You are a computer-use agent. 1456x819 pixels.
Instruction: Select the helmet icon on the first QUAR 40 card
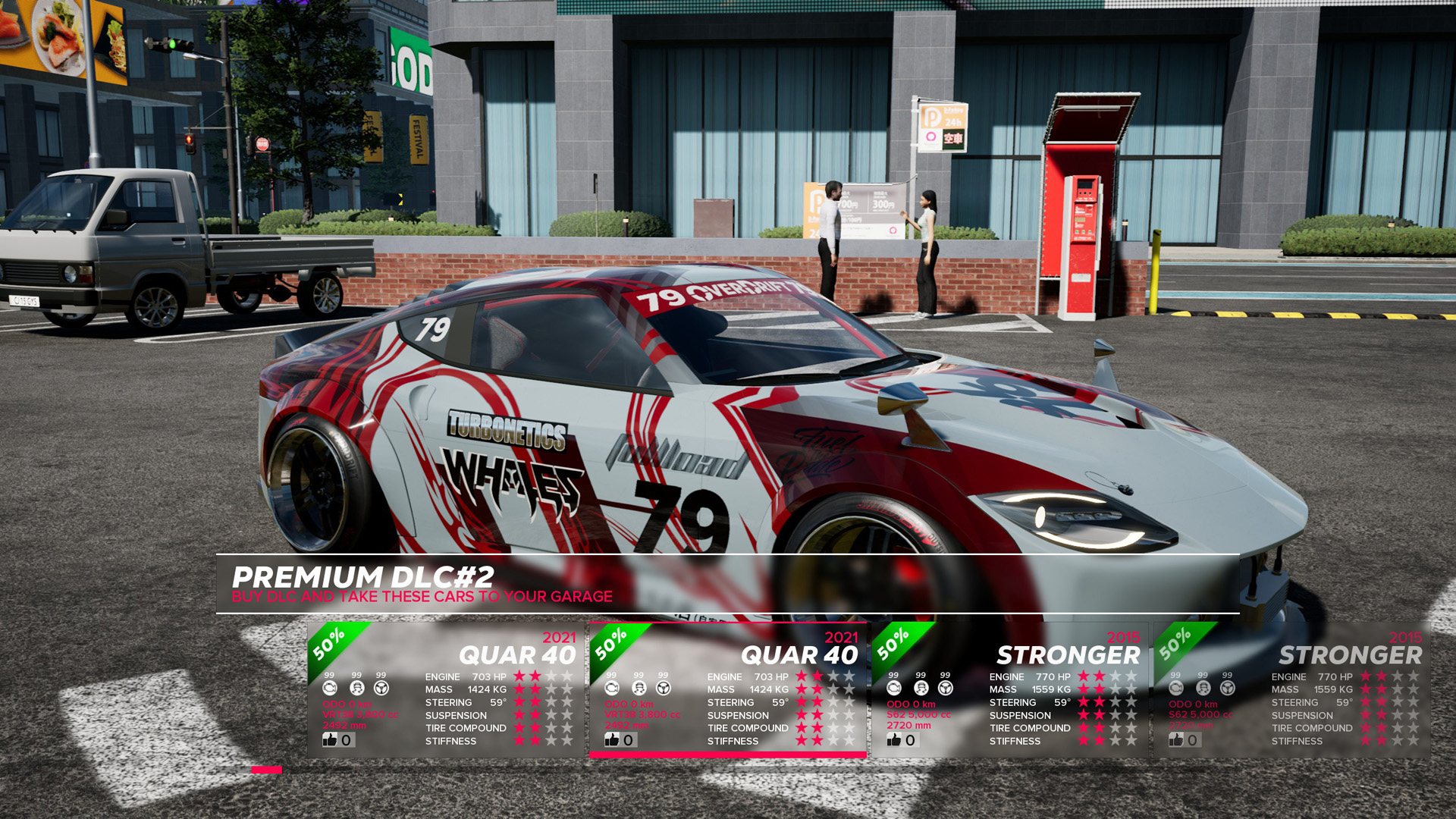[357, 688]
